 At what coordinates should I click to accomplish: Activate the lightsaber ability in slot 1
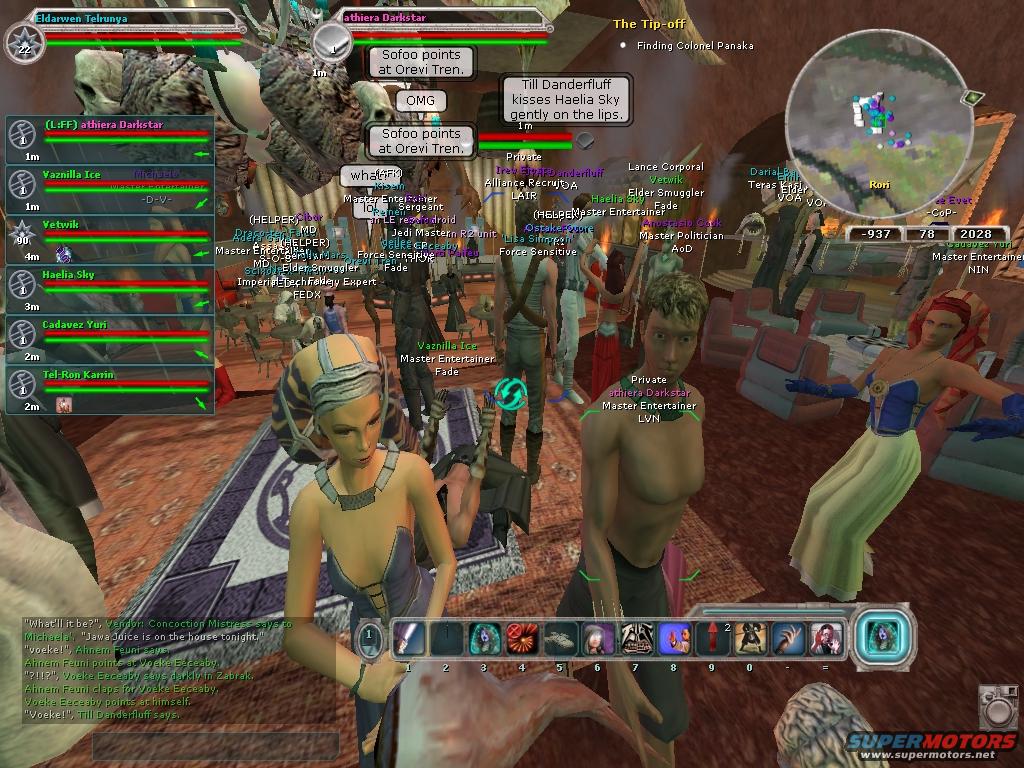pos(409,638)
